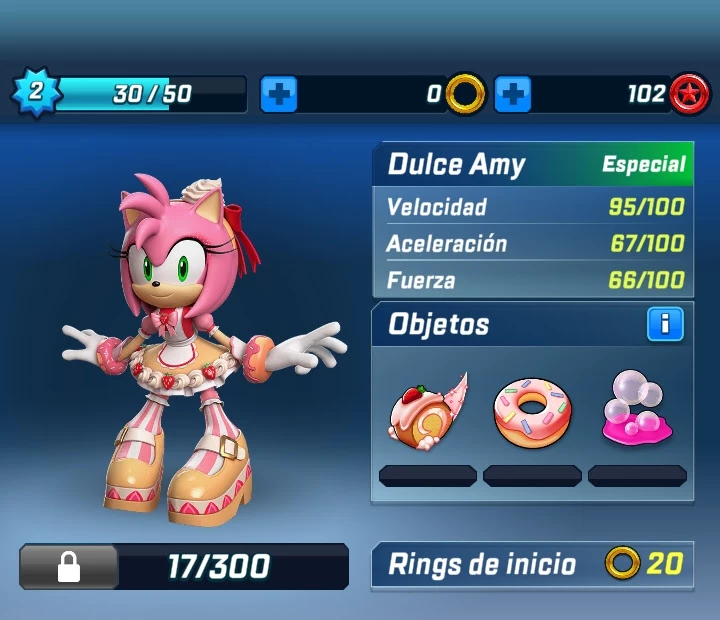
Task: Choose the pink sprinkled donut item
Action: pos(531,411)
